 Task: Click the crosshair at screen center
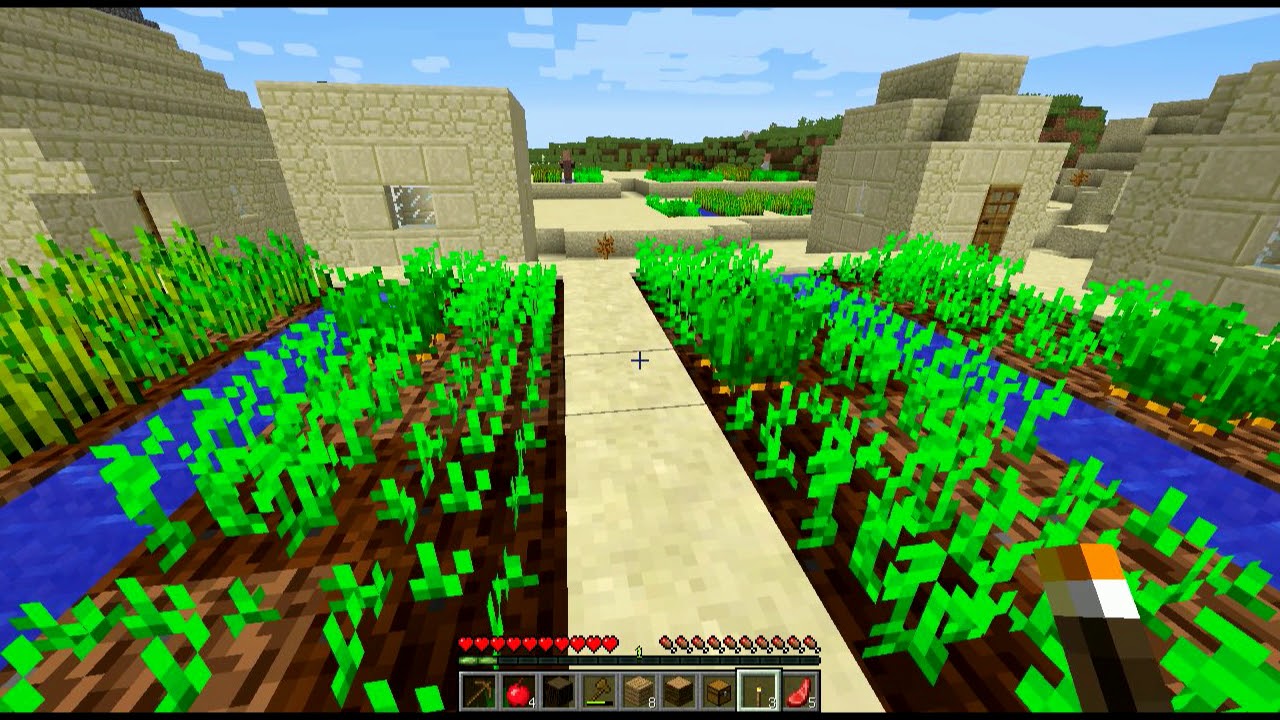[638, 360]
